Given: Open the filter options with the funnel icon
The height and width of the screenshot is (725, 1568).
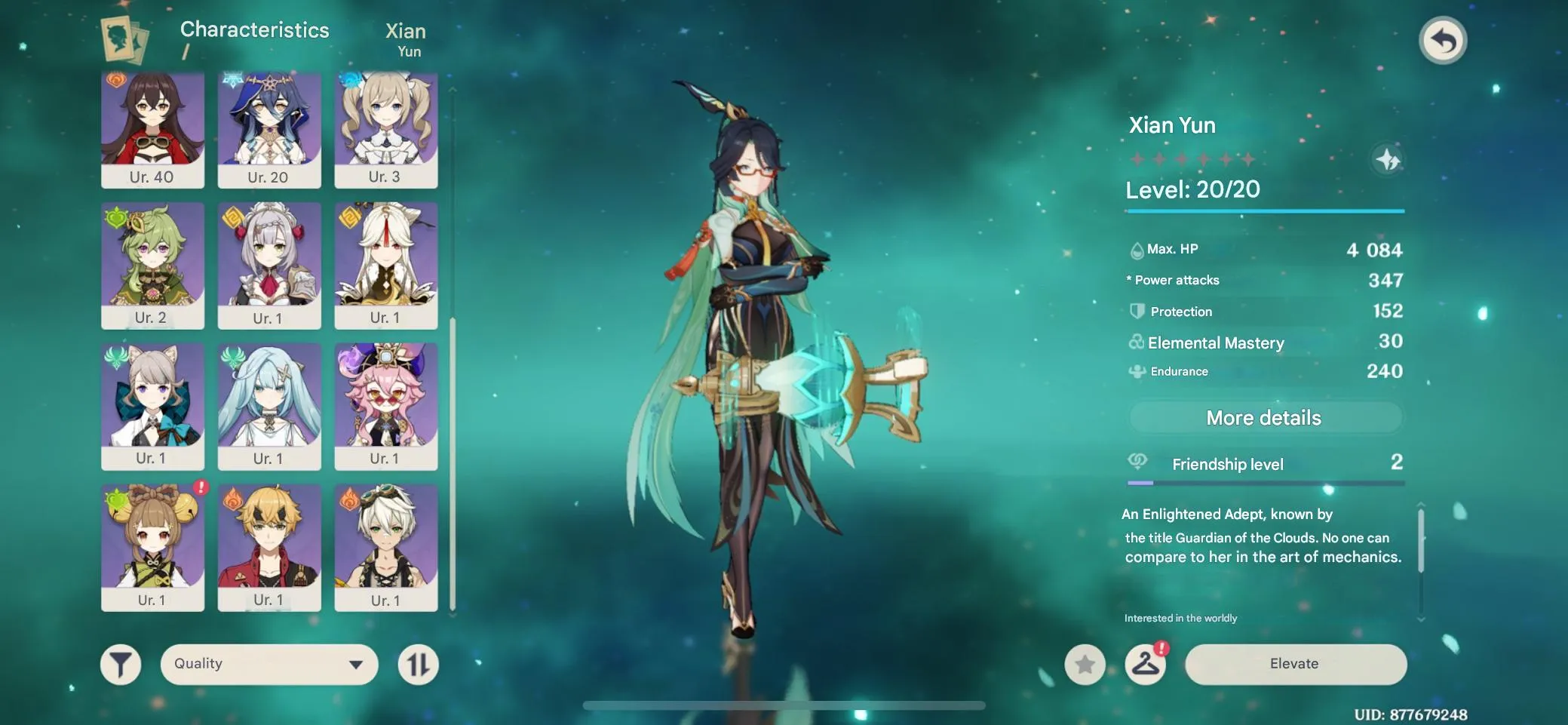Looking at the screenshot, I should click(x=121, y=664).
